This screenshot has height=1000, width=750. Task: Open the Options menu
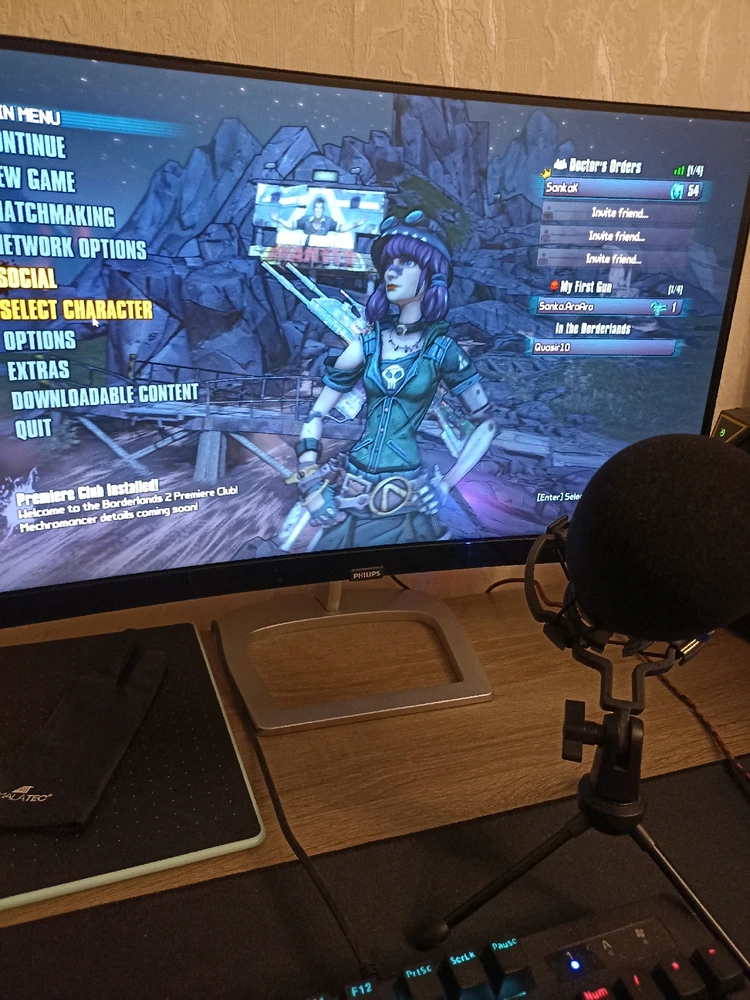[39, 340]
